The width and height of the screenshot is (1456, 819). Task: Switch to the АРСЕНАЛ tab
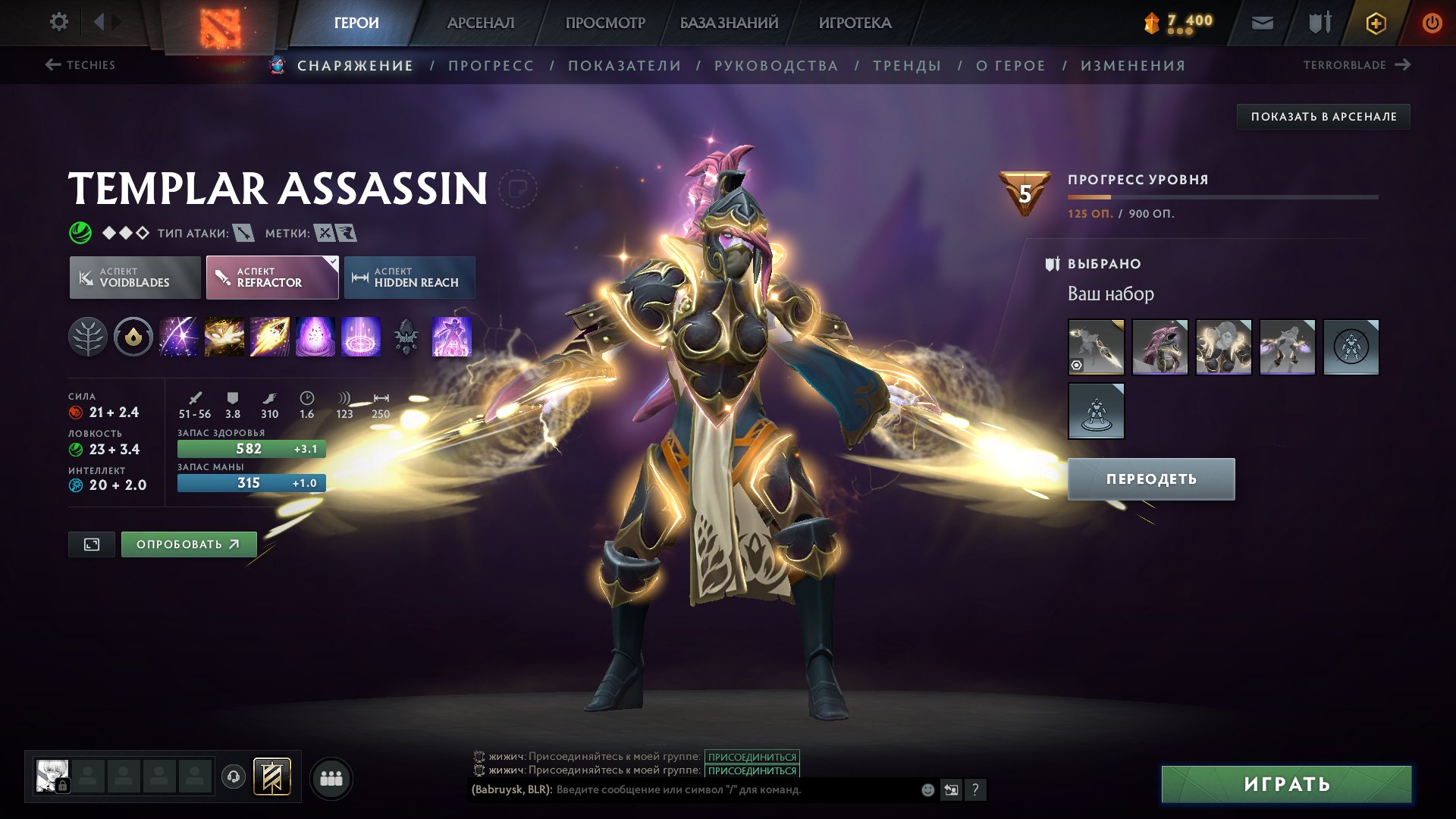click(x=480, y=22)
